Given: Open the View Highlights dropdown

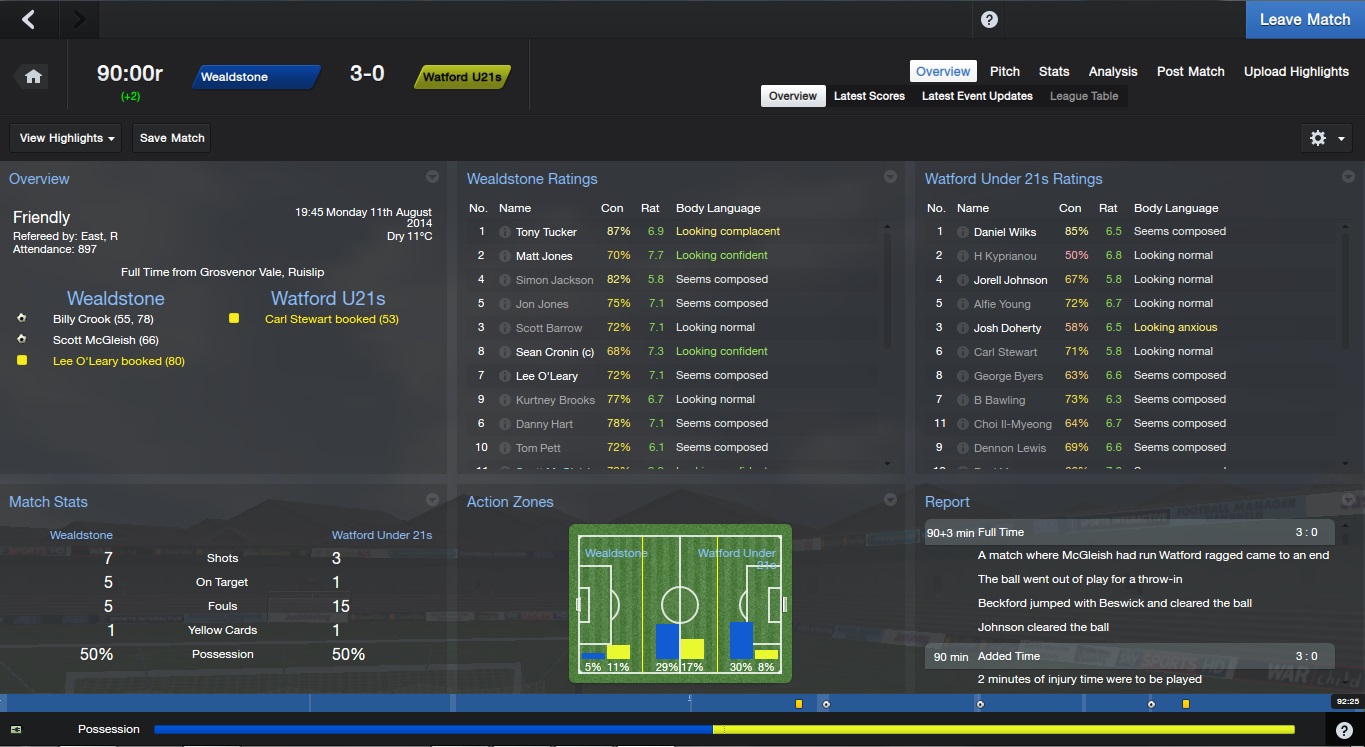Looking at the screenshot, I should coord(66,138).
